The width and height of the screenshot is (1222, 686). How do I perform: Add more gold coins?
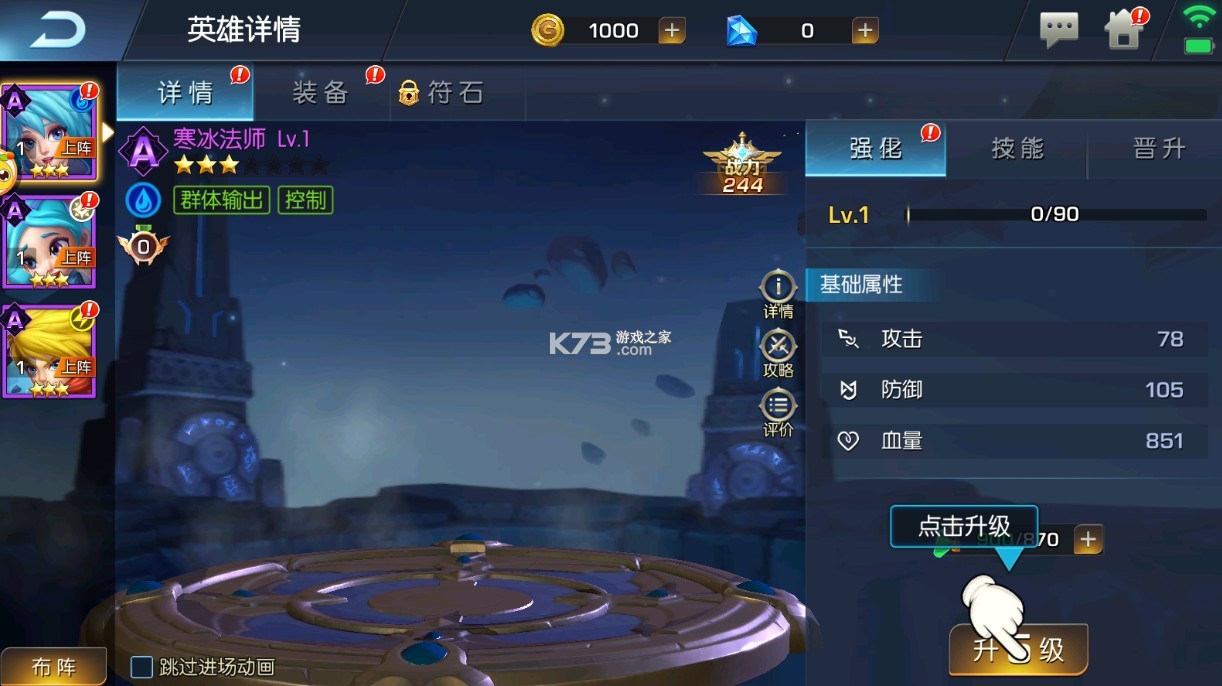(x=672, y=31)
